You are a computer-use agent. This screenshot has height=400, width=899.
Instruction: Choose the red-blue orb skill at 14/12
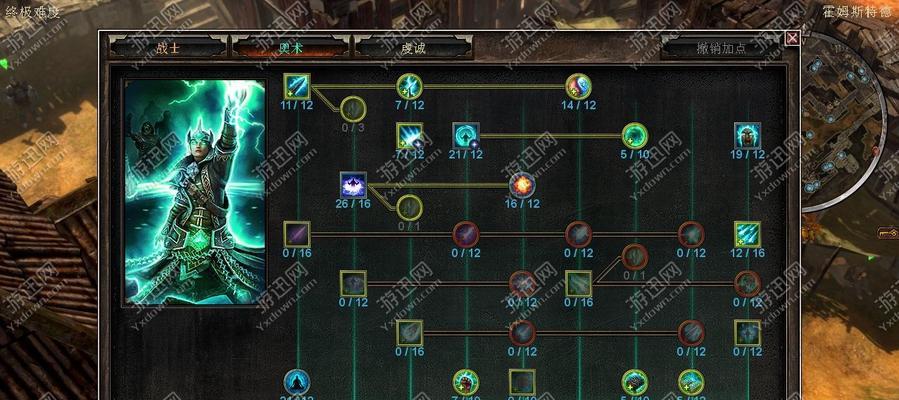pos(578,86)
